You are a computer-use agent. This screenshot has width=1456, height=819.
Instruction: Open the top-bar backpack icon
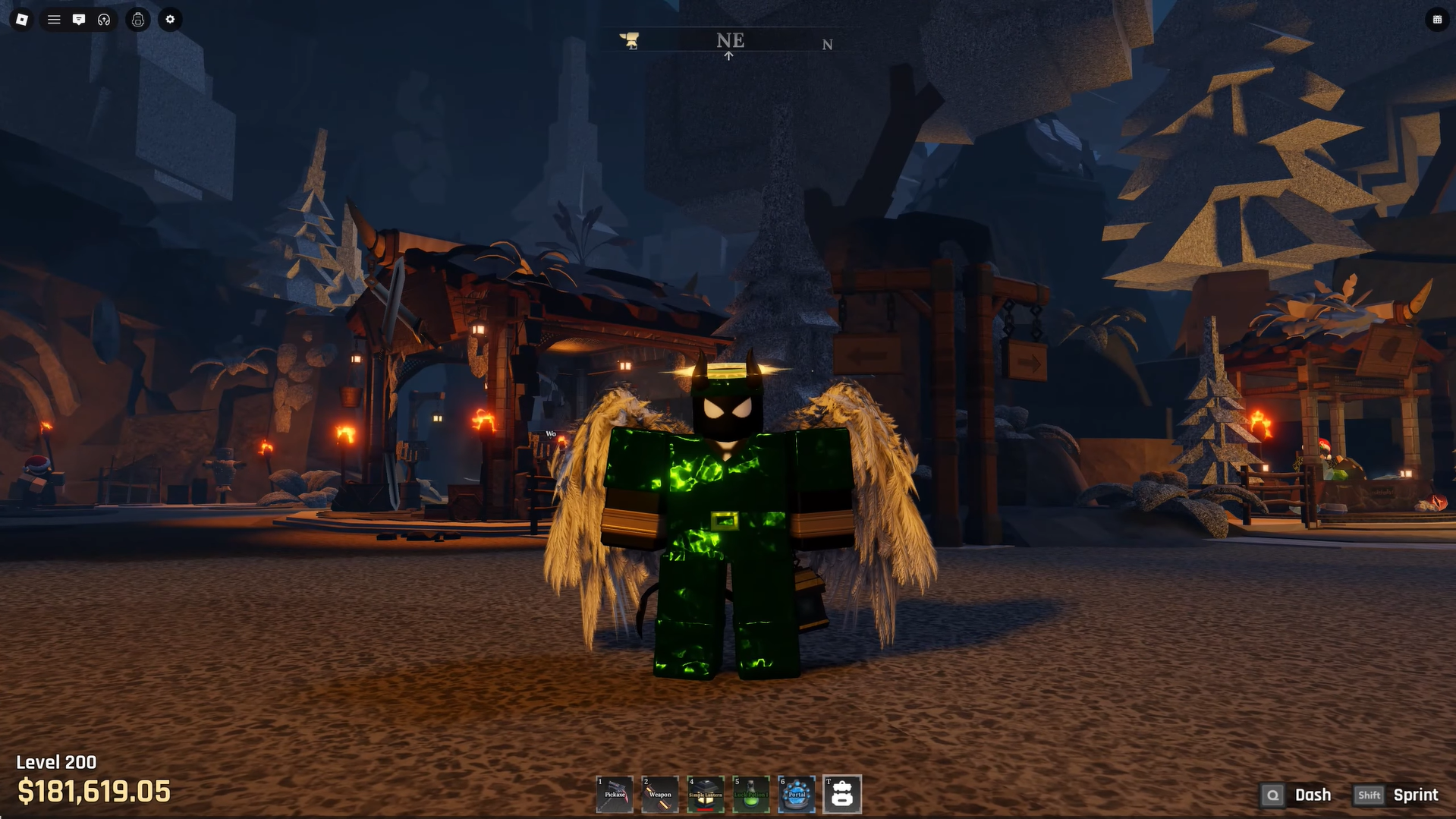point(138,20)
